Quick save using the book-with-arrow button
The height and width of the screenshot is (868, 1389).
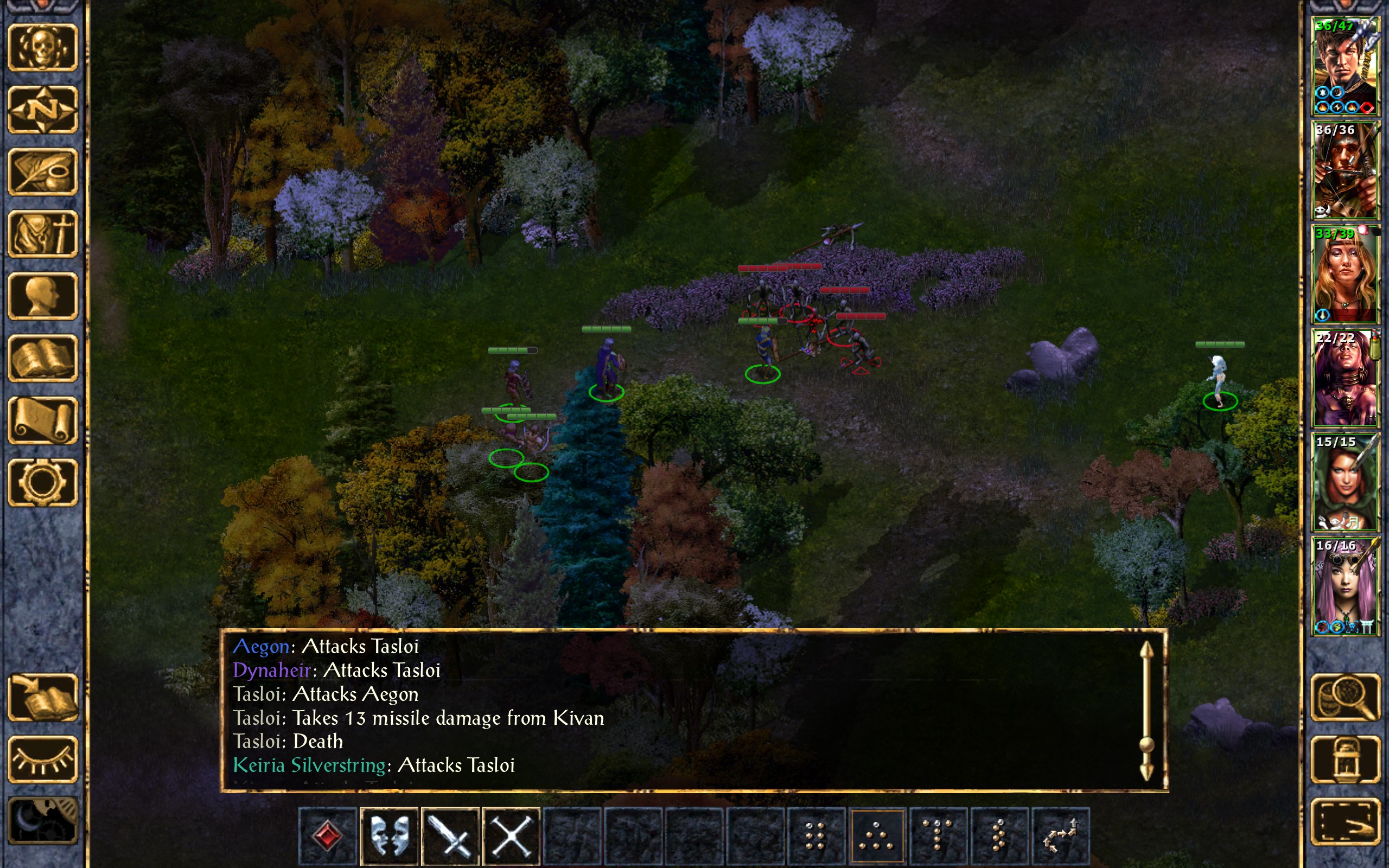coord(43,697)
